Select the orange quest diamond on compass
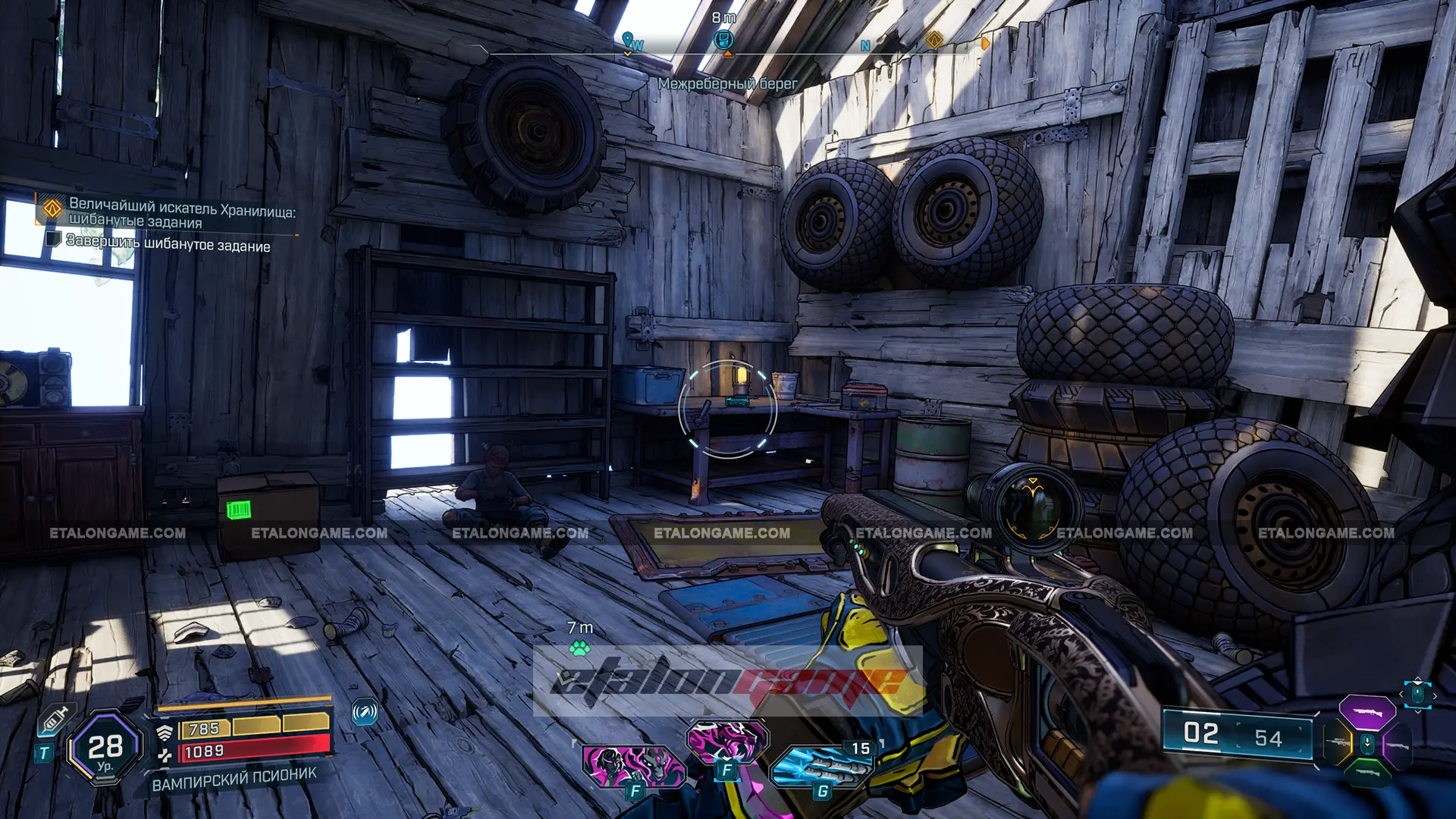This screenshot has height=819, width=1456. click(x=934, y=39)
